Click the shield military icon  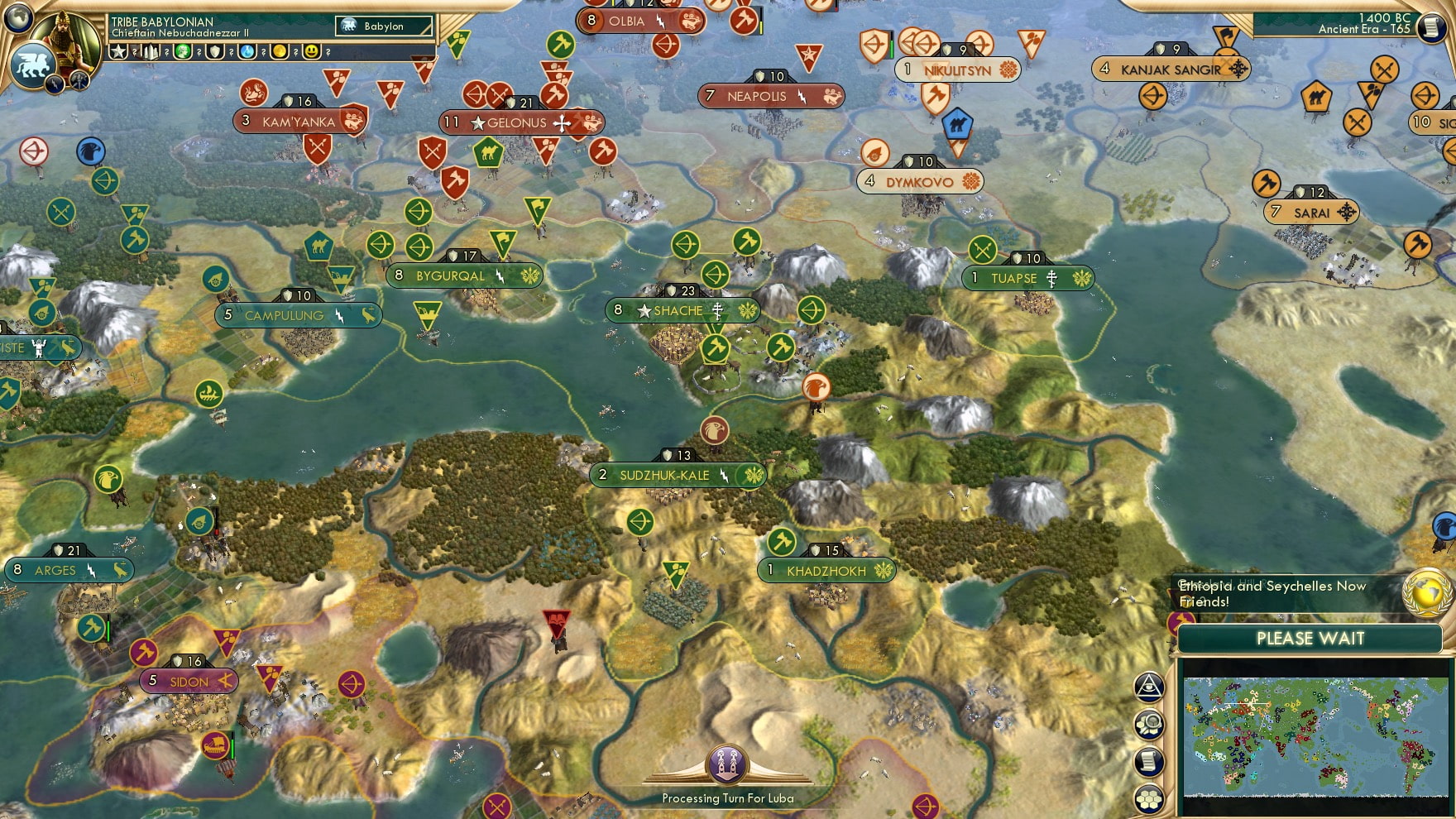click(215, 51)
